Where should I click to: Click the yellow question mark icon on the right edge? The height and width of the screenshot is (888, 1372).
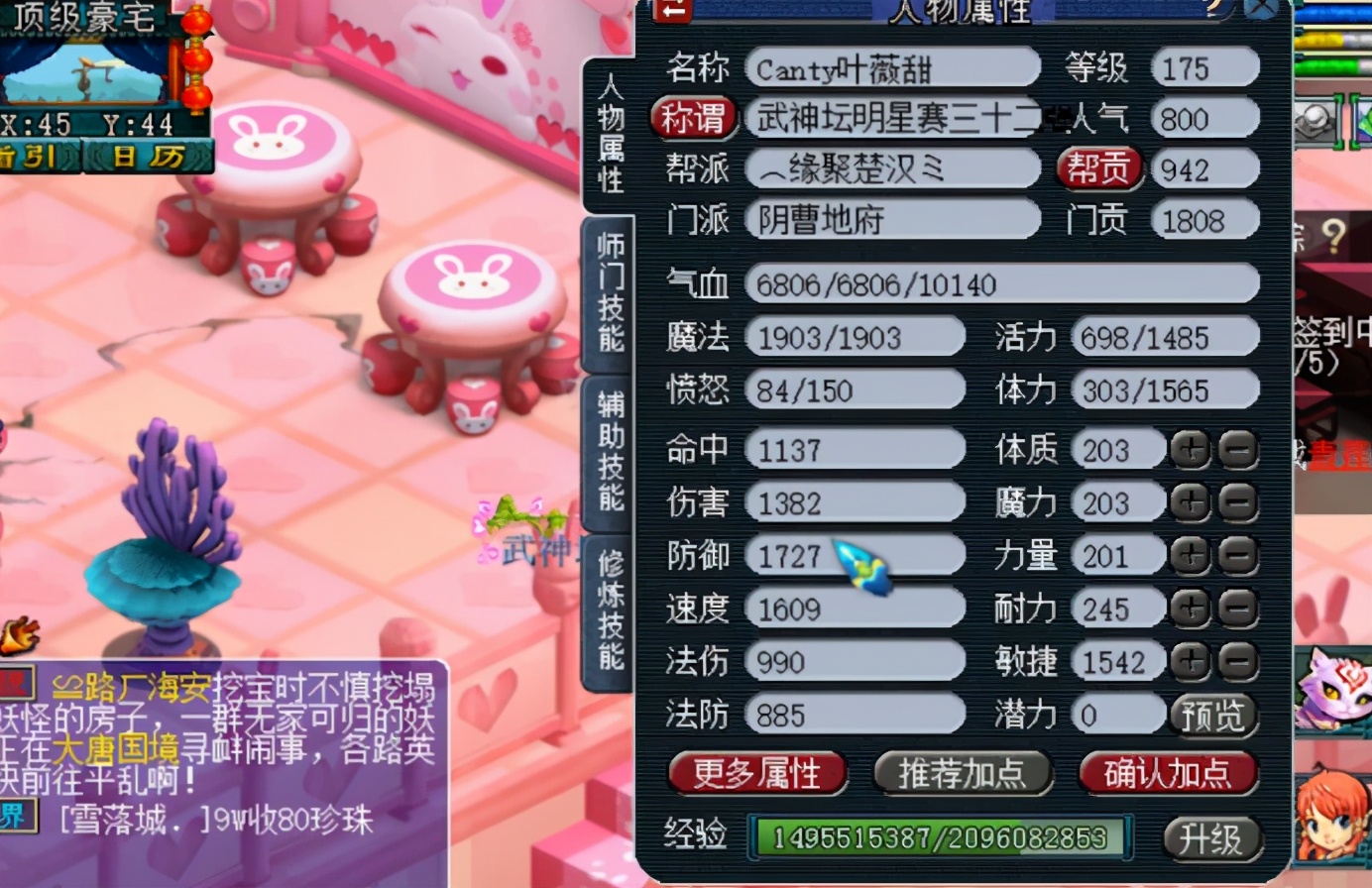[1333, 234]
